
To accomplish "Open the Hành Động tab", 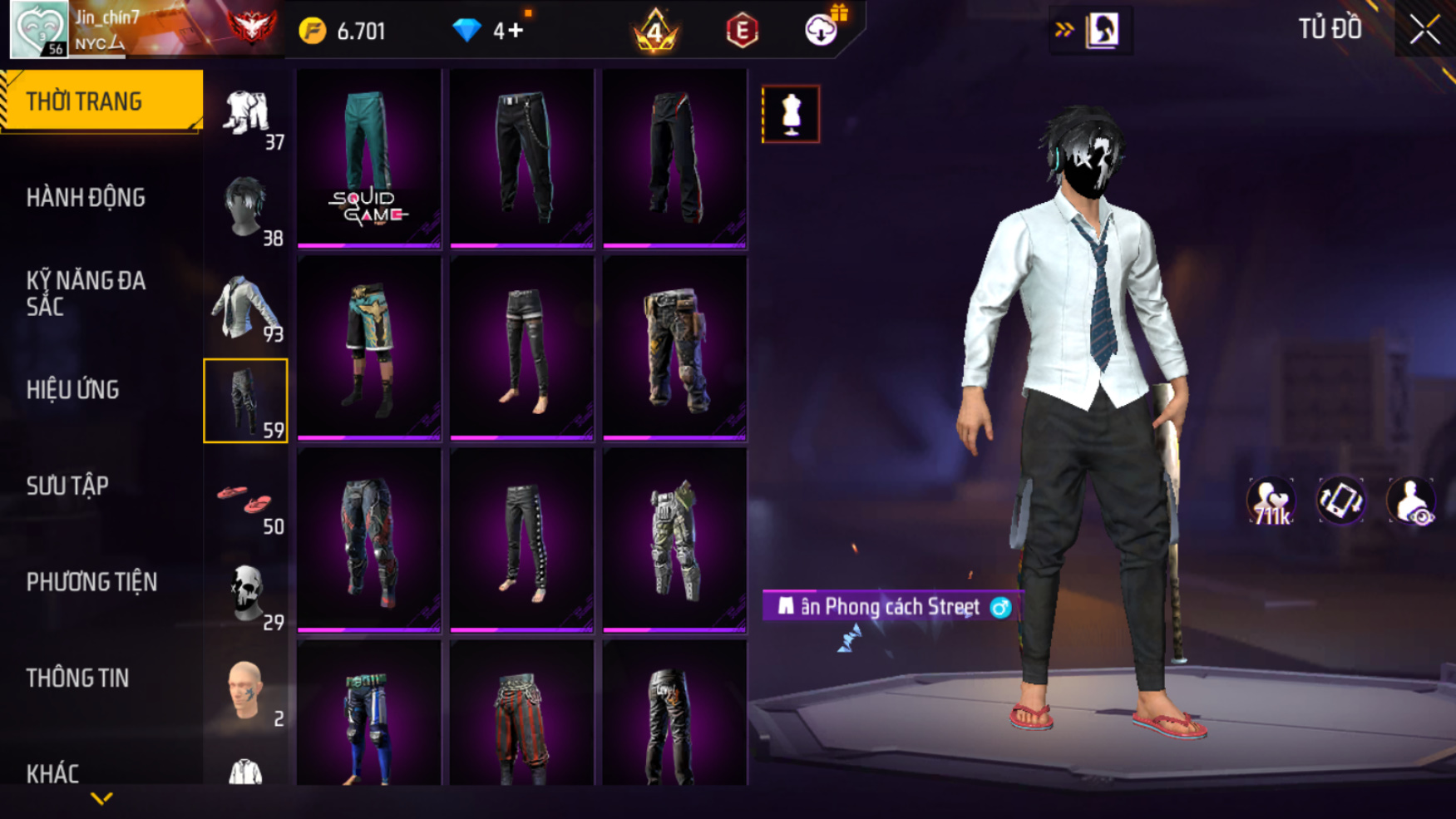I will pyautogui.click(x=86, y=198).
